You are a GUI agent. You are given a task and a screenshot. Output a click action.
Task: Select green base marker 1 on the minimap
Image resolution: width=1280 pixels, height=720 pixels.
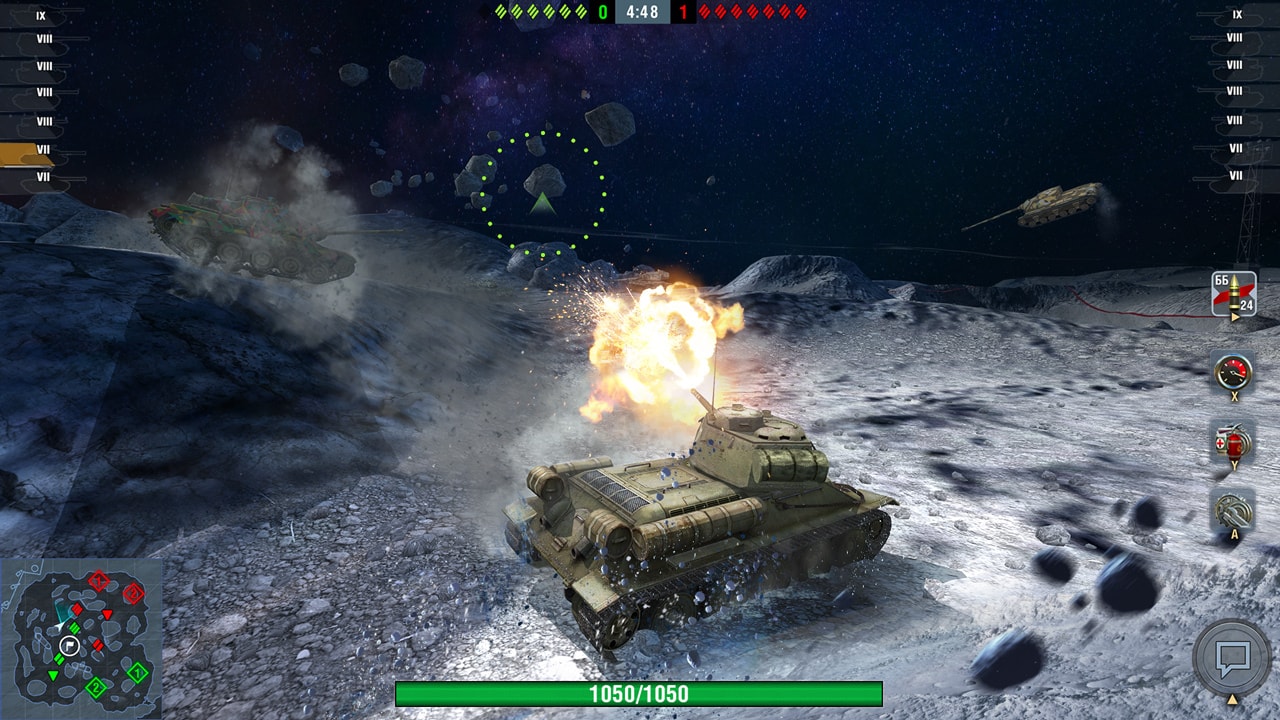point(137,673)
